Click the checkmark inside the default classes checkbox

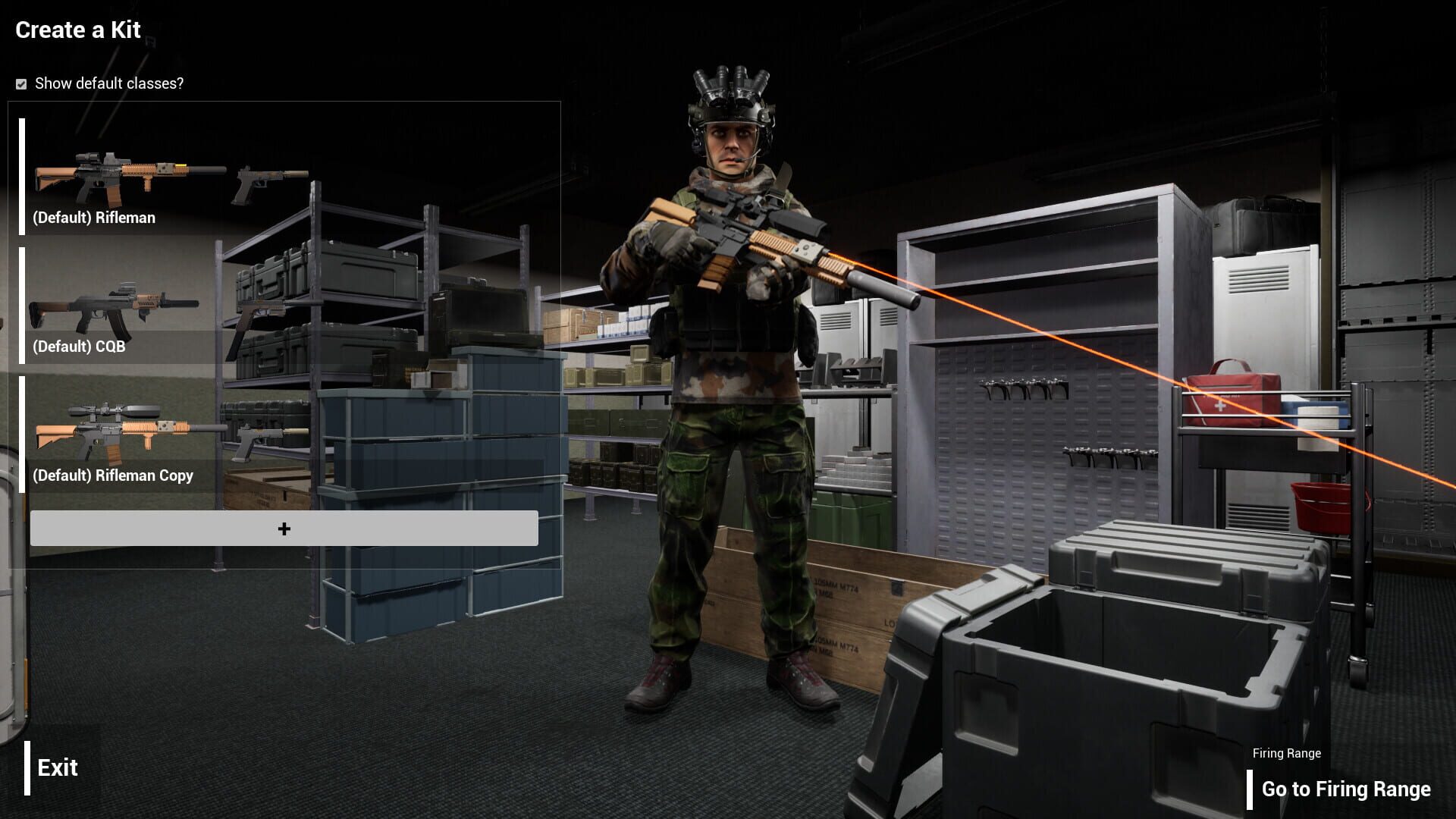pyautogui.click(x=20, y=84)
